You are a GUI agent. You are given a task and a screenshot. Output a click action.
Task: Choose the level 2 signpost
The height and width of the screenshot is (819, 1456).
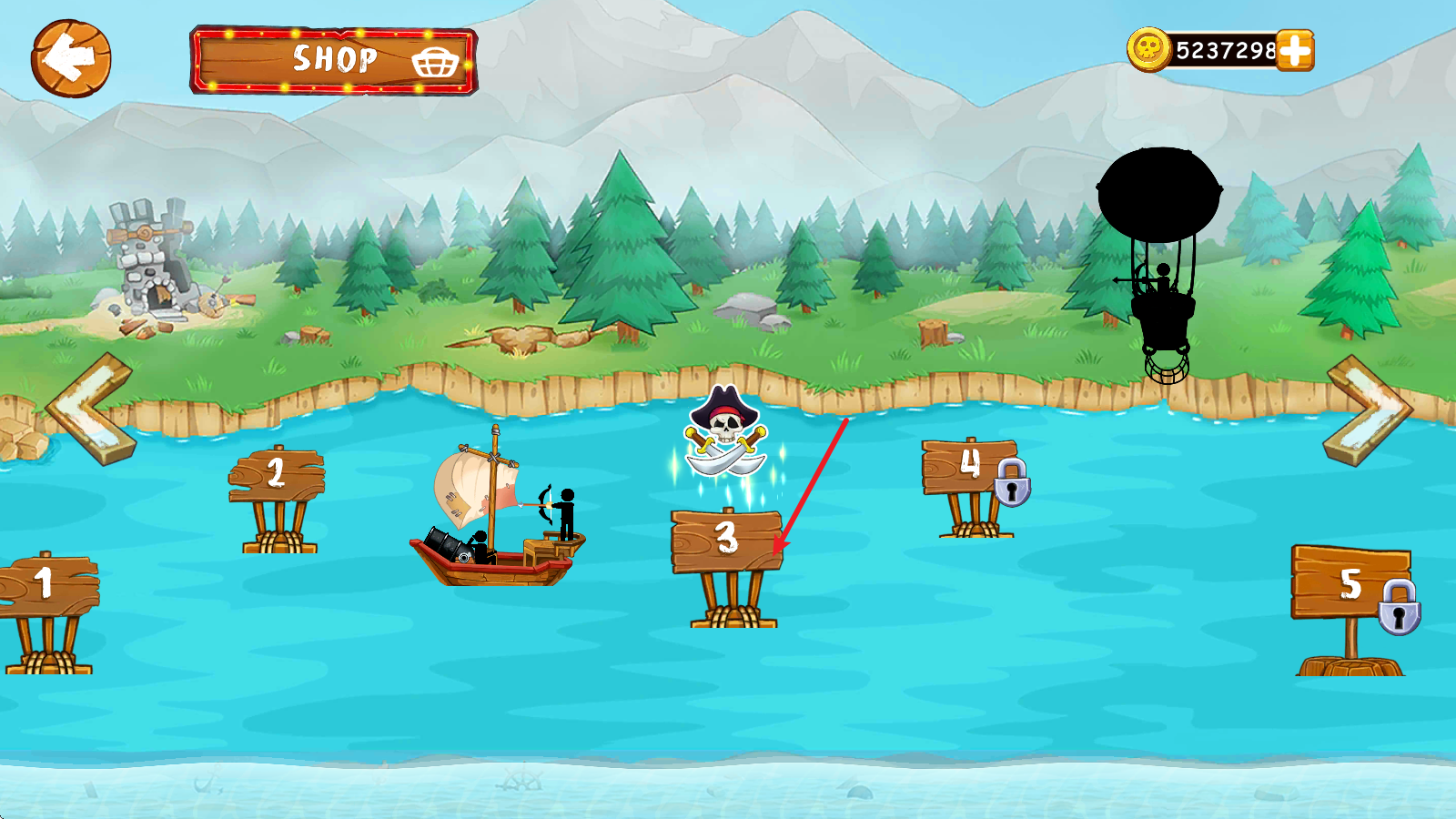277,475
